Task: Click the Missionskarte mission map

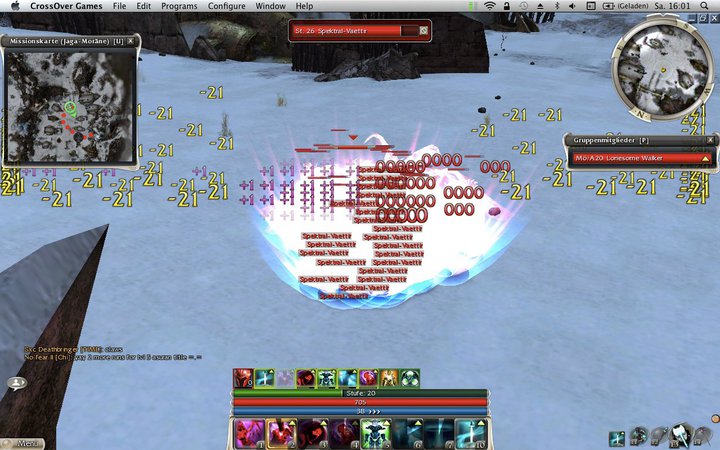Action: 69,105
